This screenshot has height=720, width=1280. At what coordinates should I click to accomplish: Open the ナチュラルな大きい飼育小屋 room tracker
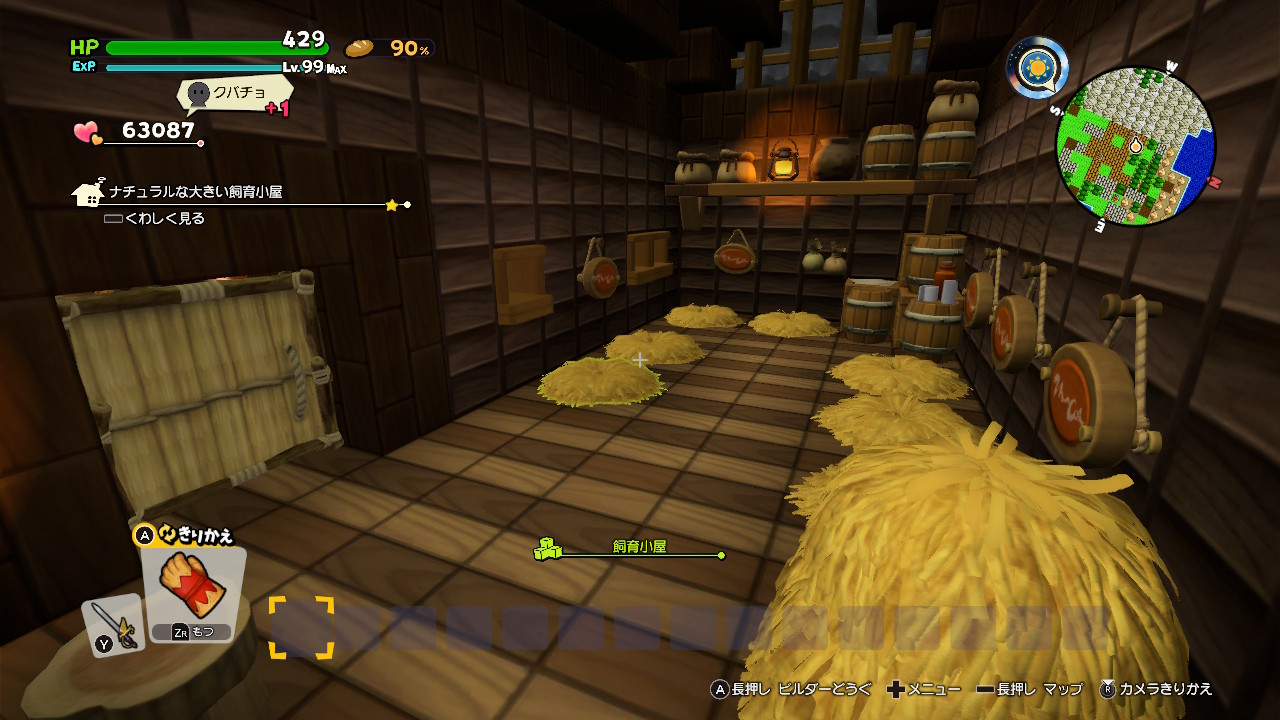[196, 192]
